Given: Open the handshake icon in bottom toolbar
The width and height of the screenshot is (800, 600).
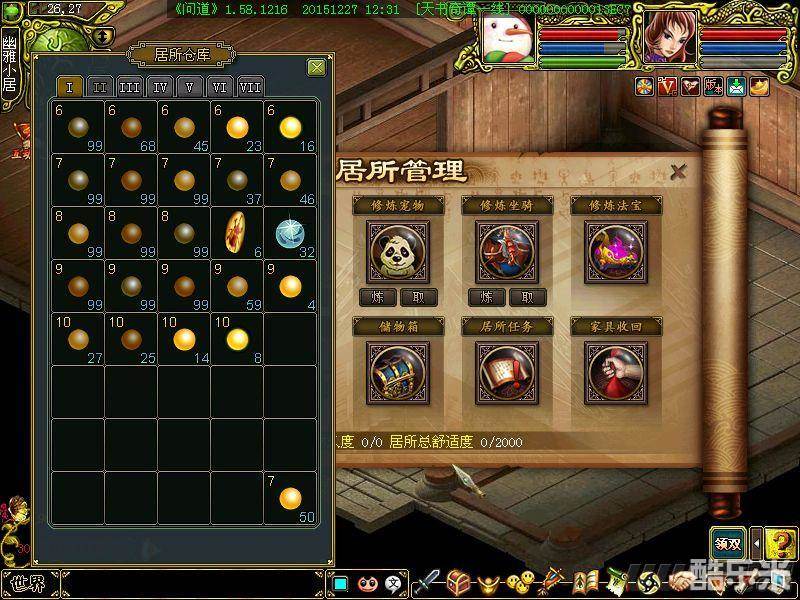Looking at the screenshot, I should 682,582.
